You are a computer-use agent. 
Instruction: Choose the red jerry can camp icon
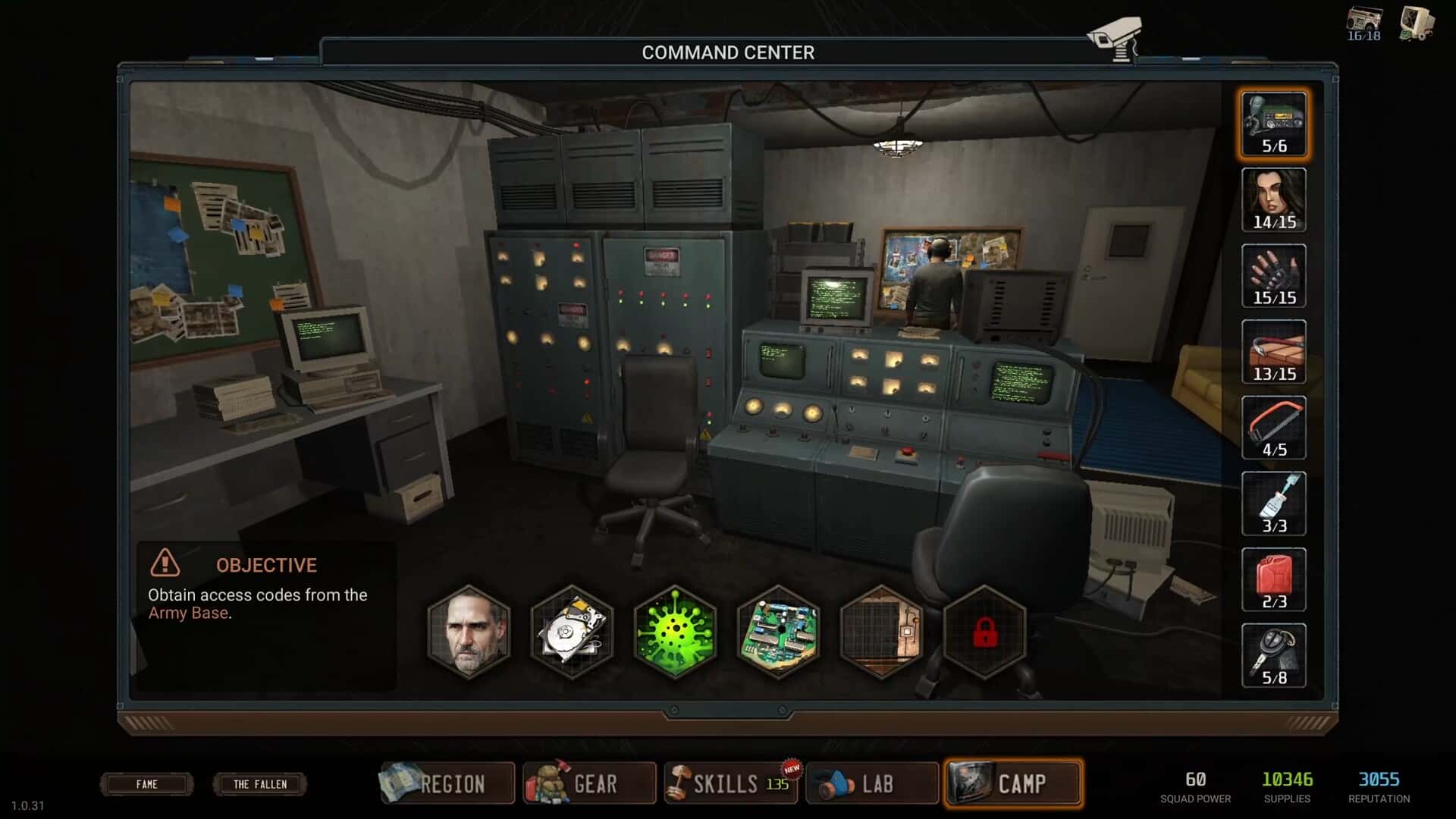point(1274,580)
